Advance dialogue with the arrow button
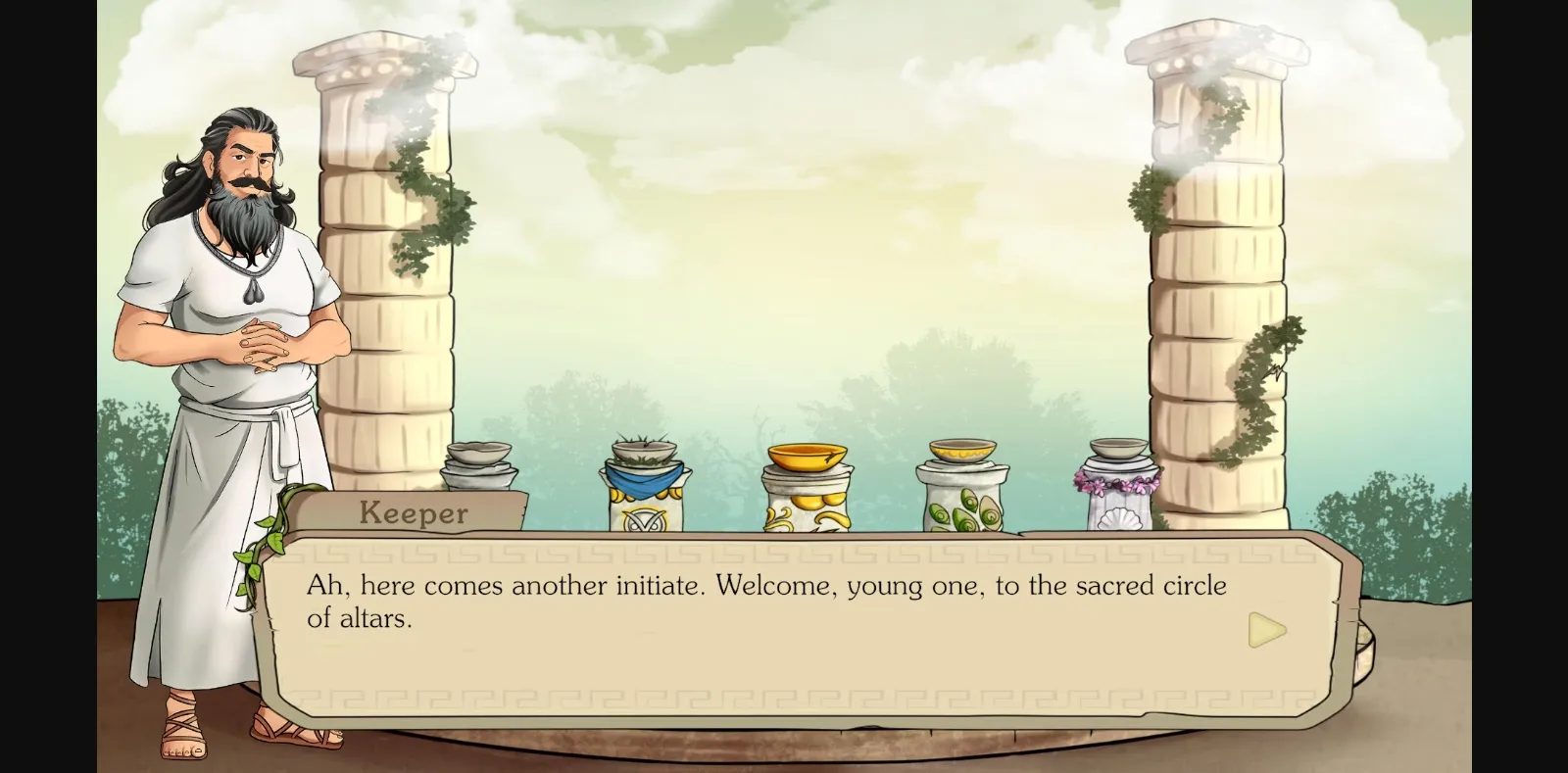1568x773 pixels. 1266,630
